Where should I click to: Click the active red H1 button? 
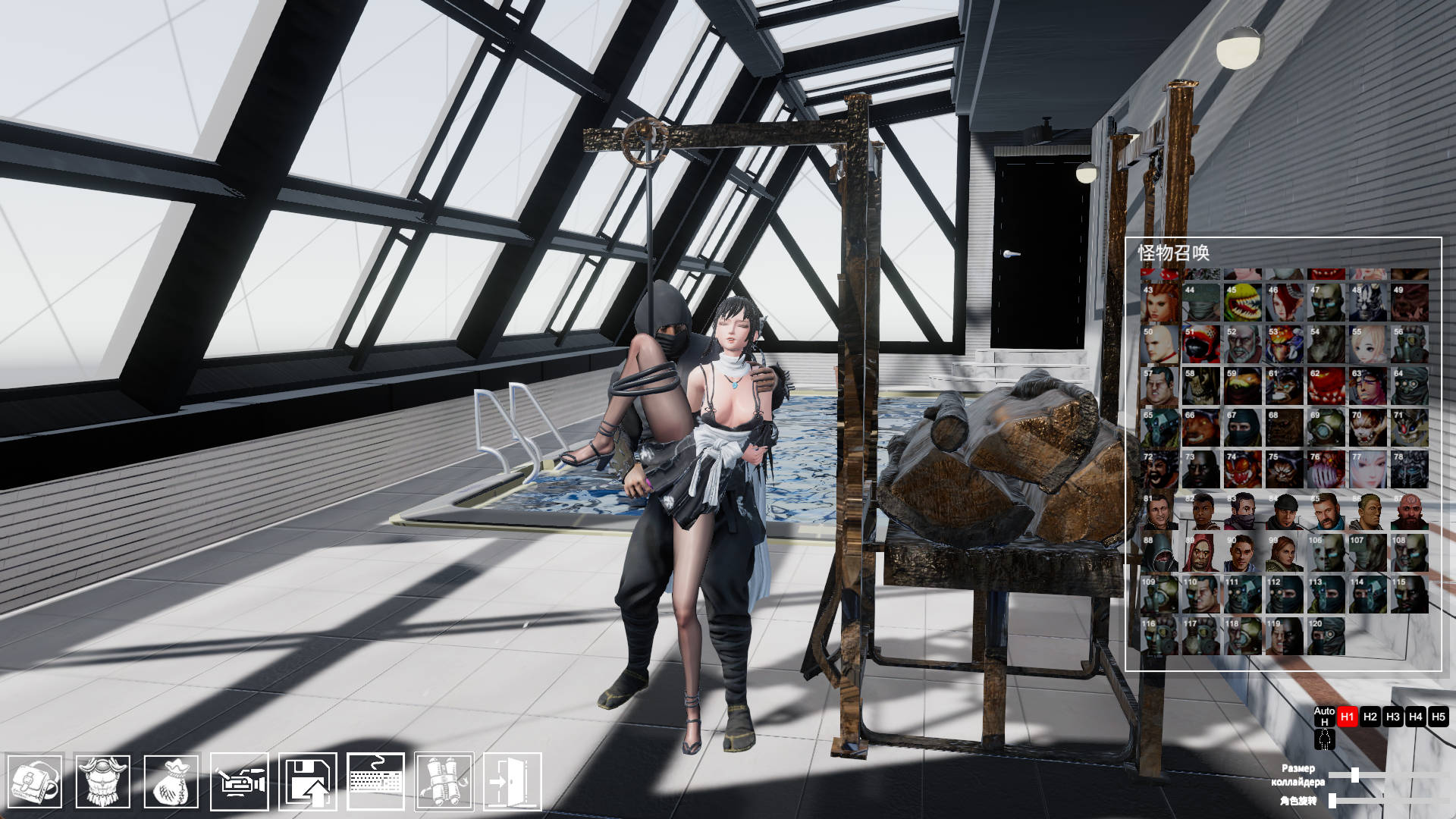1348,717
